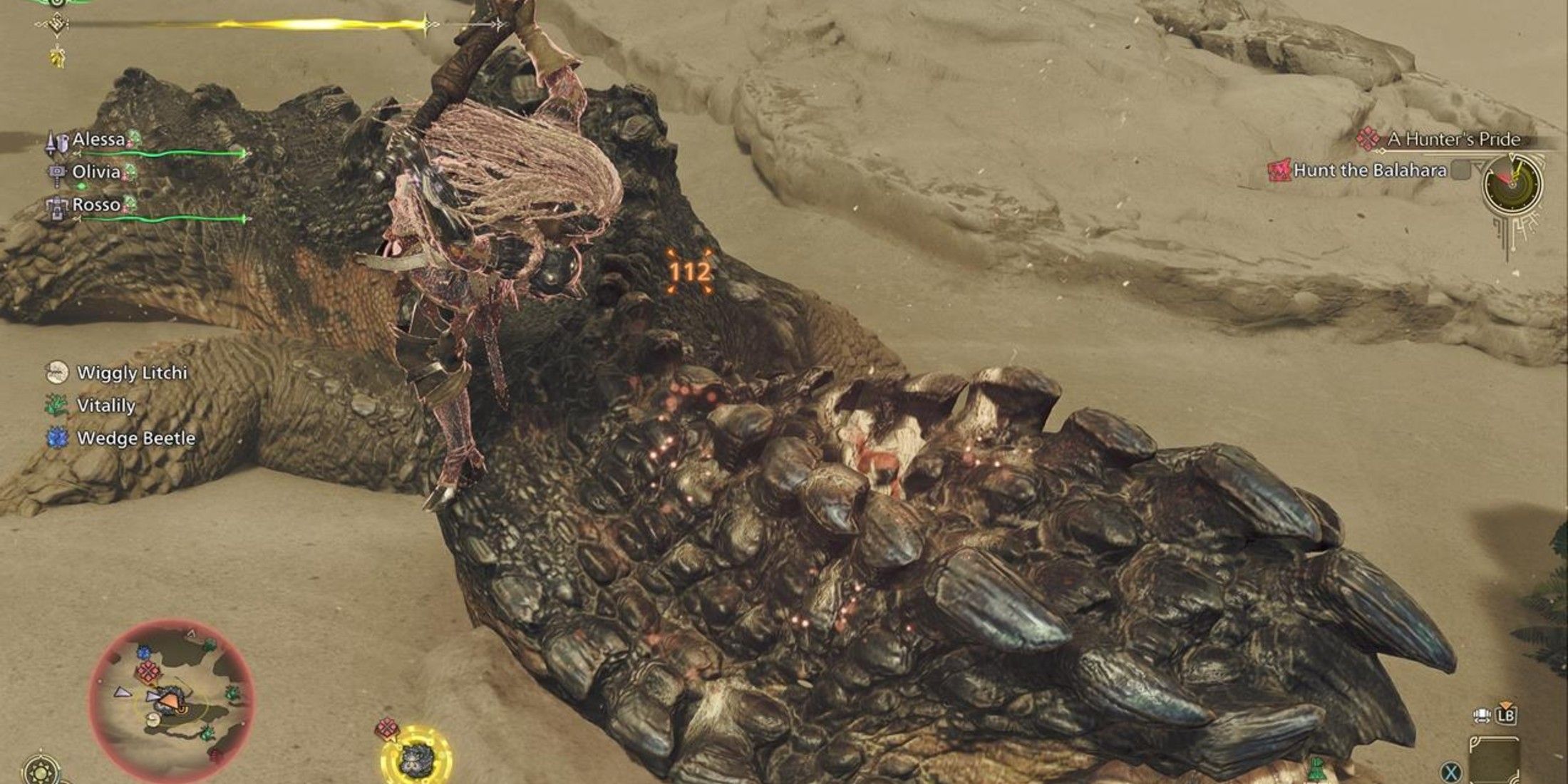Select Rosso's bowgun weapon icon
Image resolution: width=1568 pixels, height=784 pixels.
[58, 207]
